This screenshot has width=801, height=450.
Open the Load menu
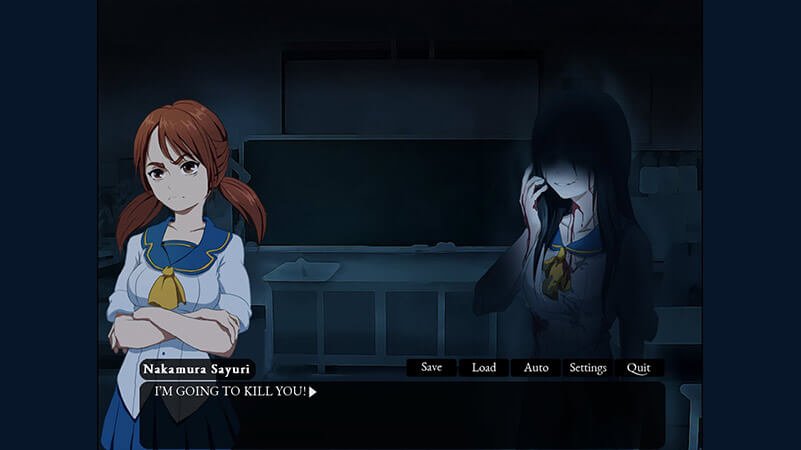click(x=484, y=368)
